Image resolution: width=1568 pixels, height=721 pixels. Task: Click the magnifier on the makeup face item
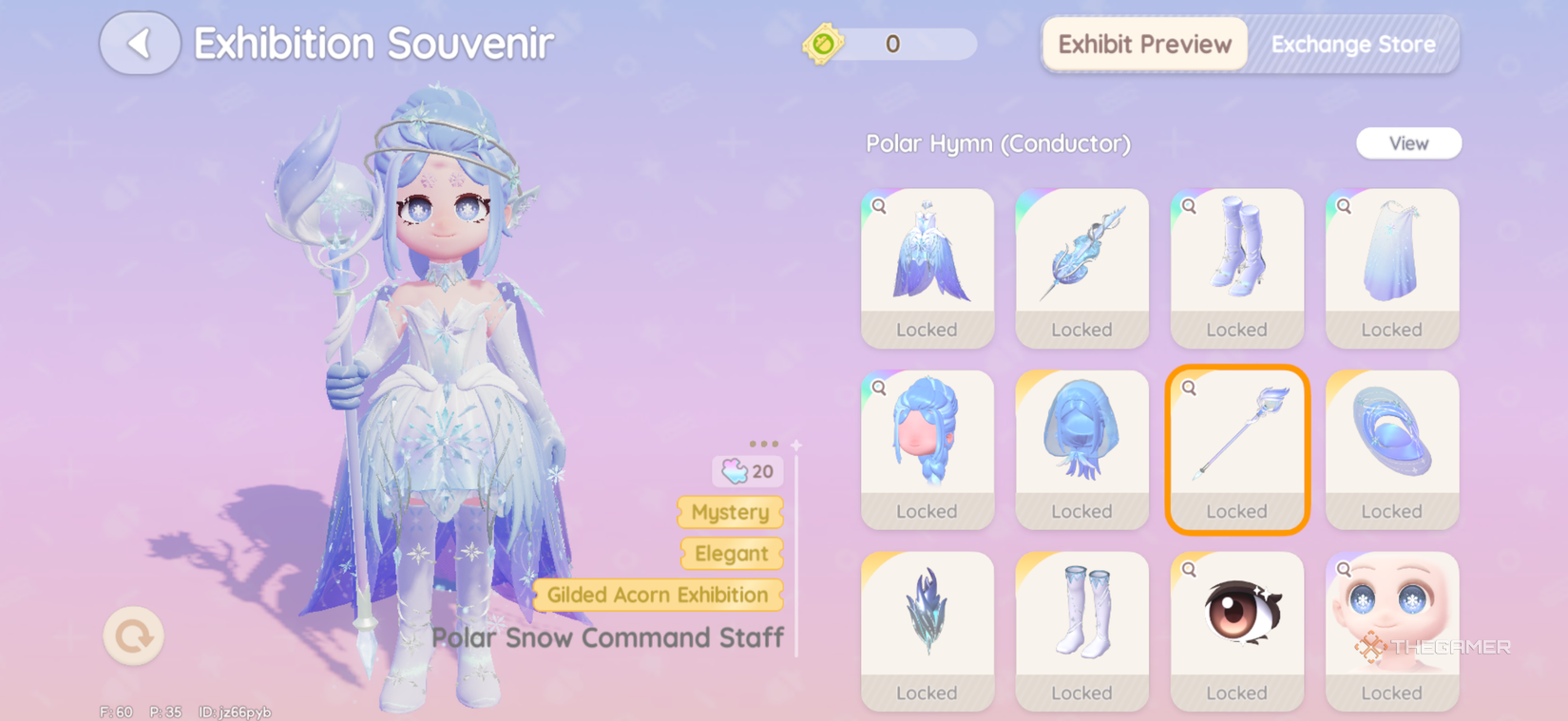1344,570
